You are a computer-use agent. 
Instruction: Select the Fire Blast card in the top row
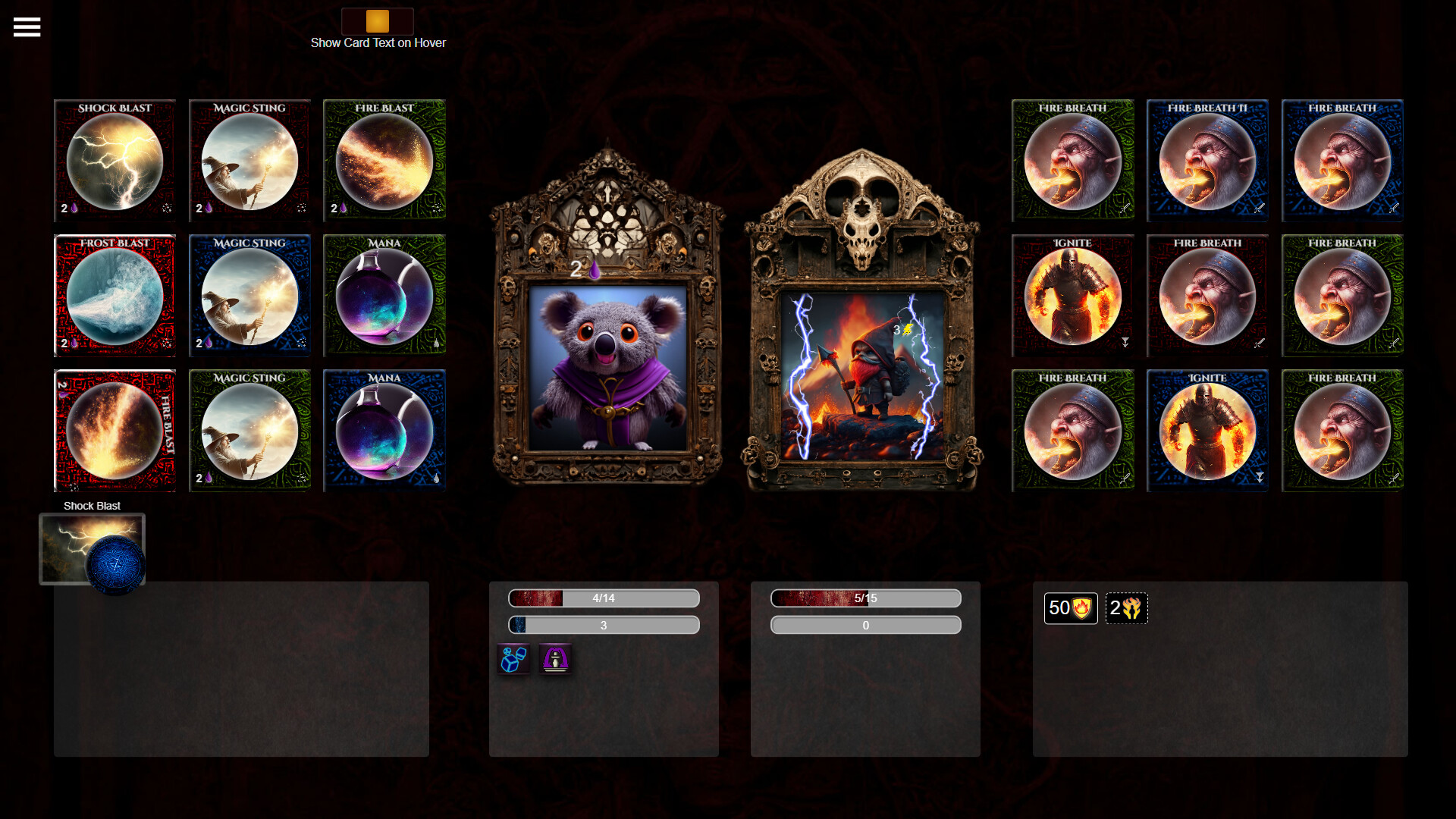click(384, 160)
